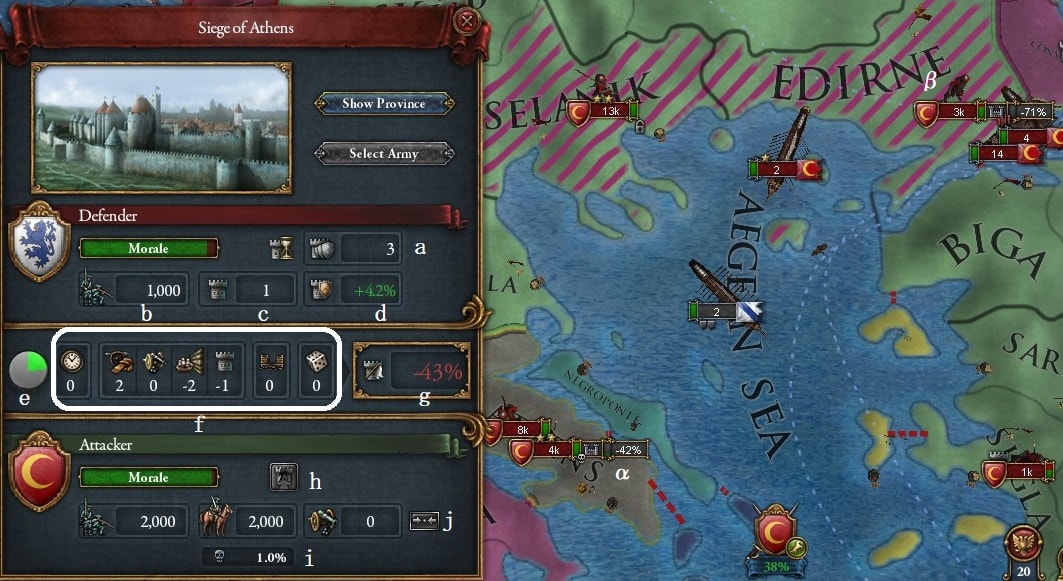Screen dimensions: 1063x581
Task: Click the inward arrows button beside artillery
Action: 424,521
